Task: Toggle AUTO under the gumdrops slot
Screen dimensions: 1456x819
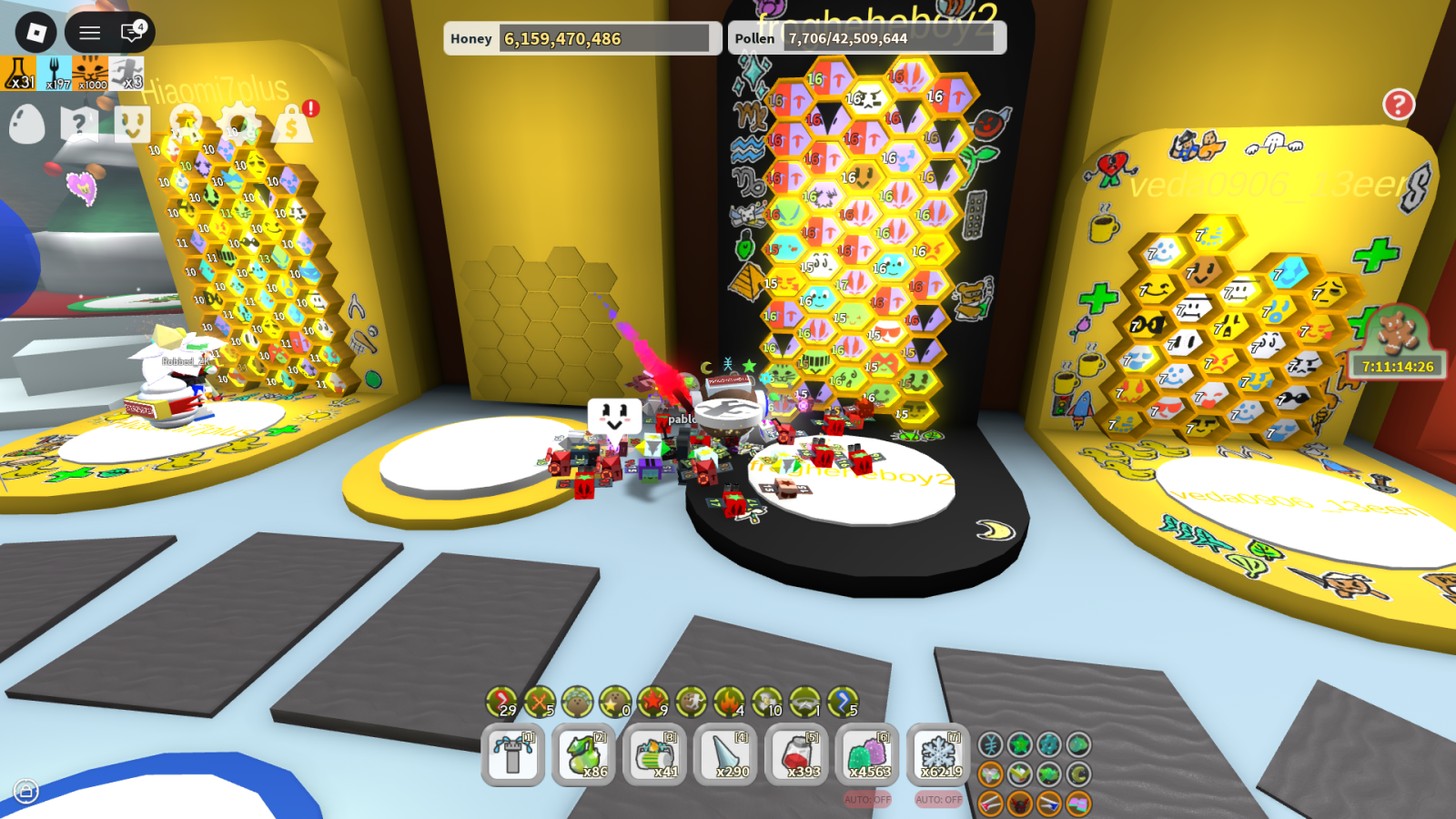Action: pos(868,799)
